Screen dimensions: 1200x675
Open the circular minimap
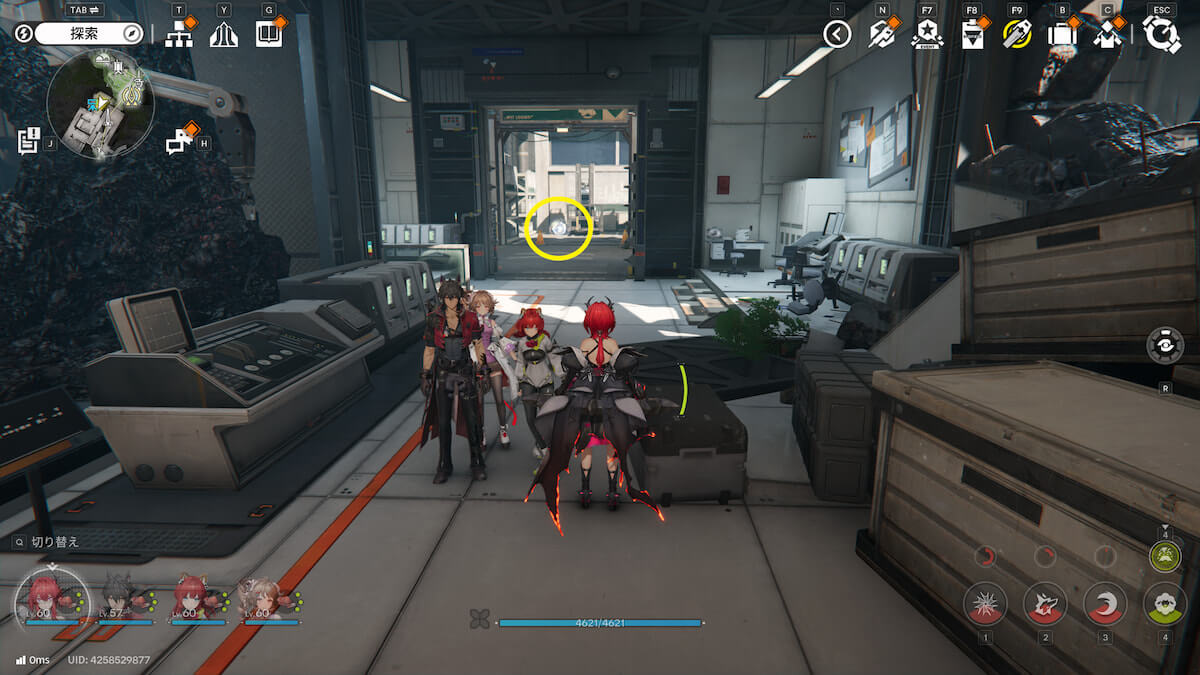pos(100,105)
